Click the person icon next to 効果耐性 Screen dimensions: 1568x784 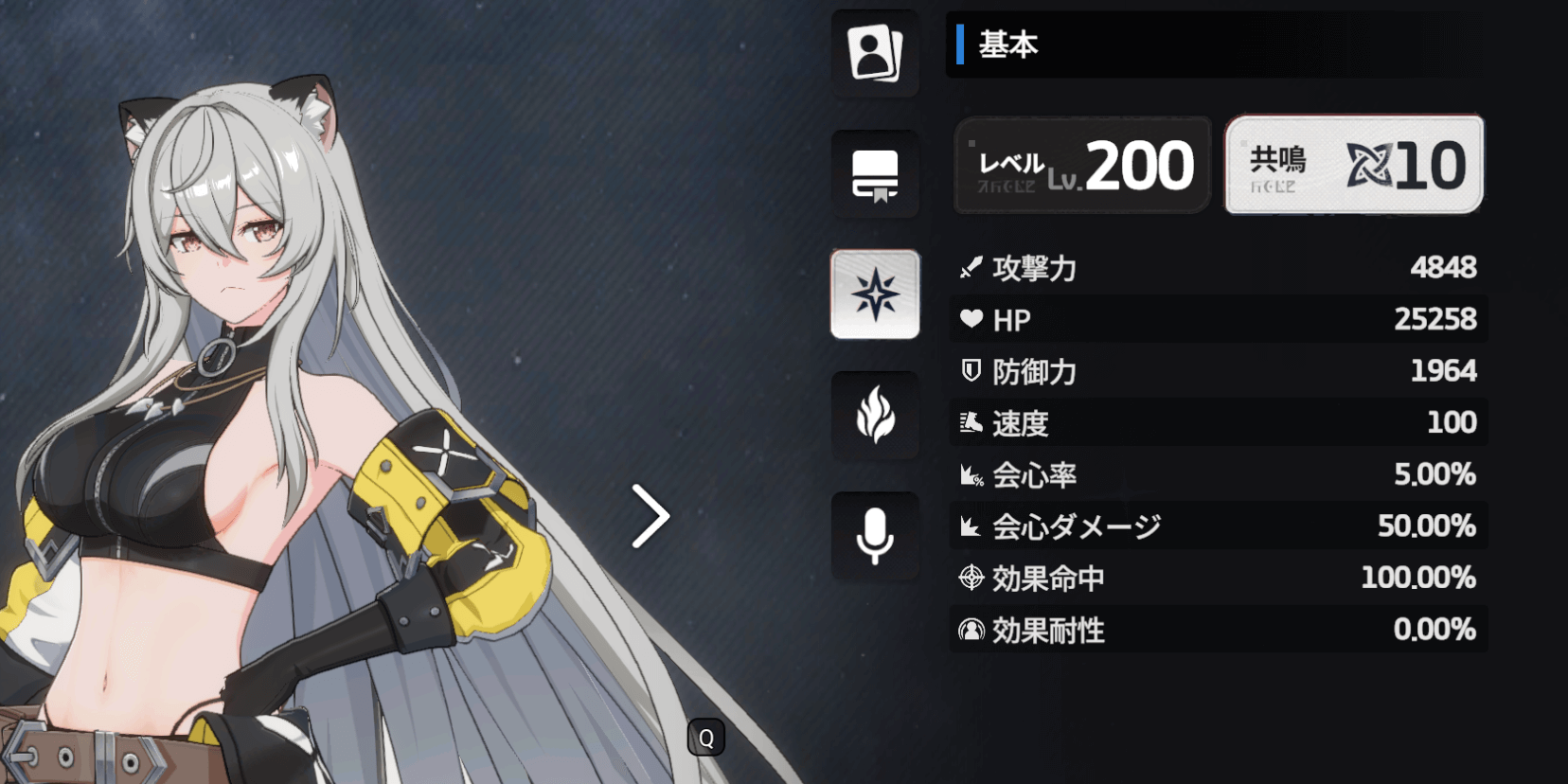click(x=970, y=630)
